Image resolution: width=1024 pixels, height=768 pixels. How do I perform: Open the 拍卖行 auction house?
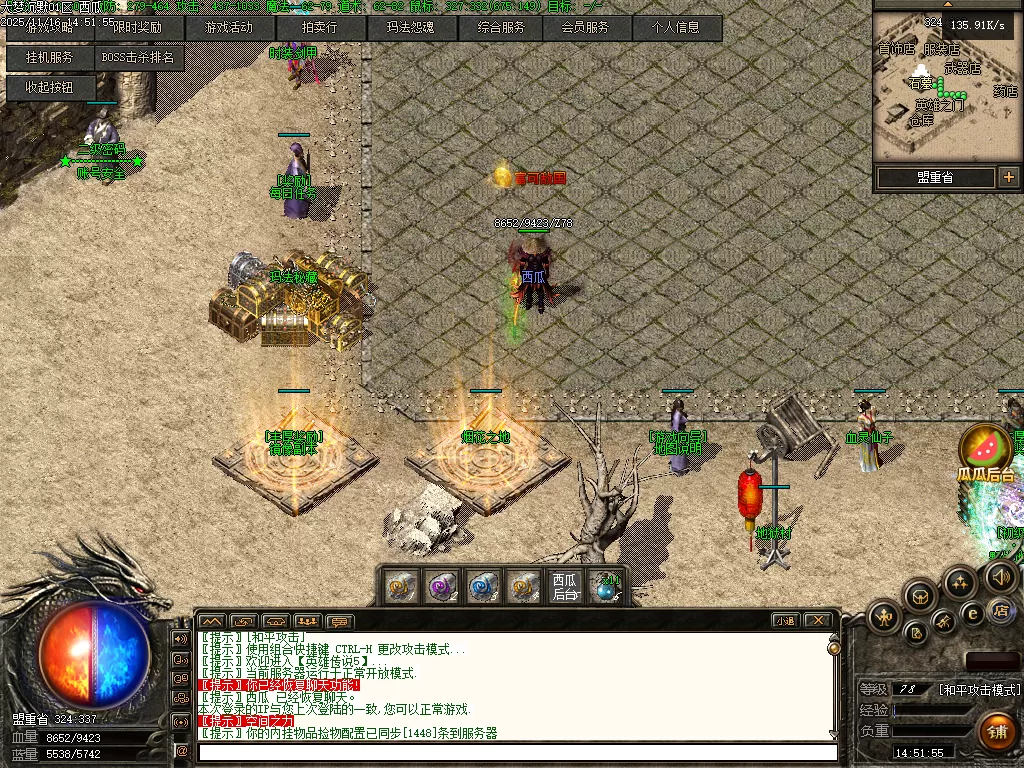tap(319, 28)
